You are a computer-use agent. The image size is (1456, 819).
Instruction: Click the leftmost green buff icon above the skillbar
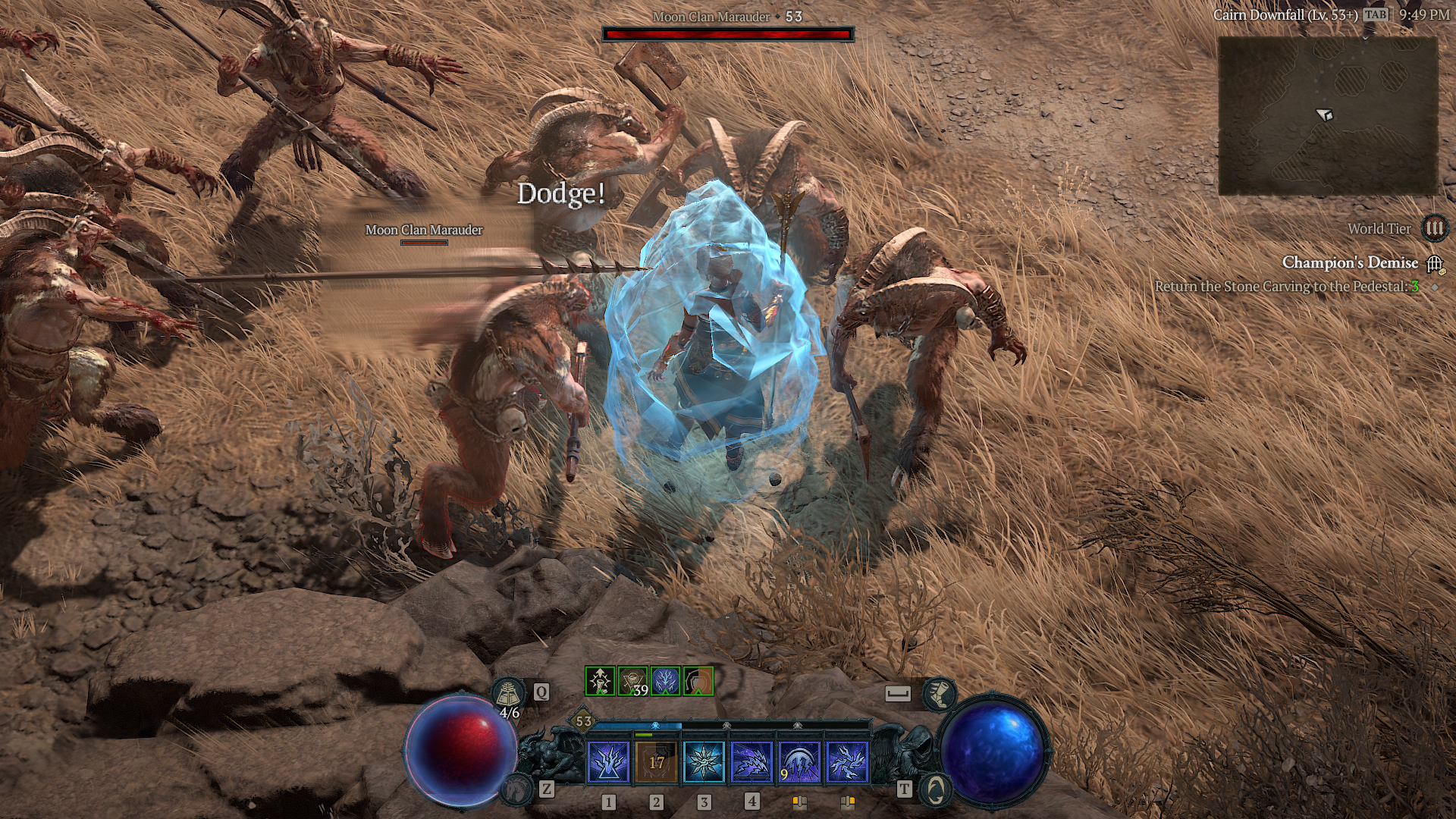tap(601, 681)
